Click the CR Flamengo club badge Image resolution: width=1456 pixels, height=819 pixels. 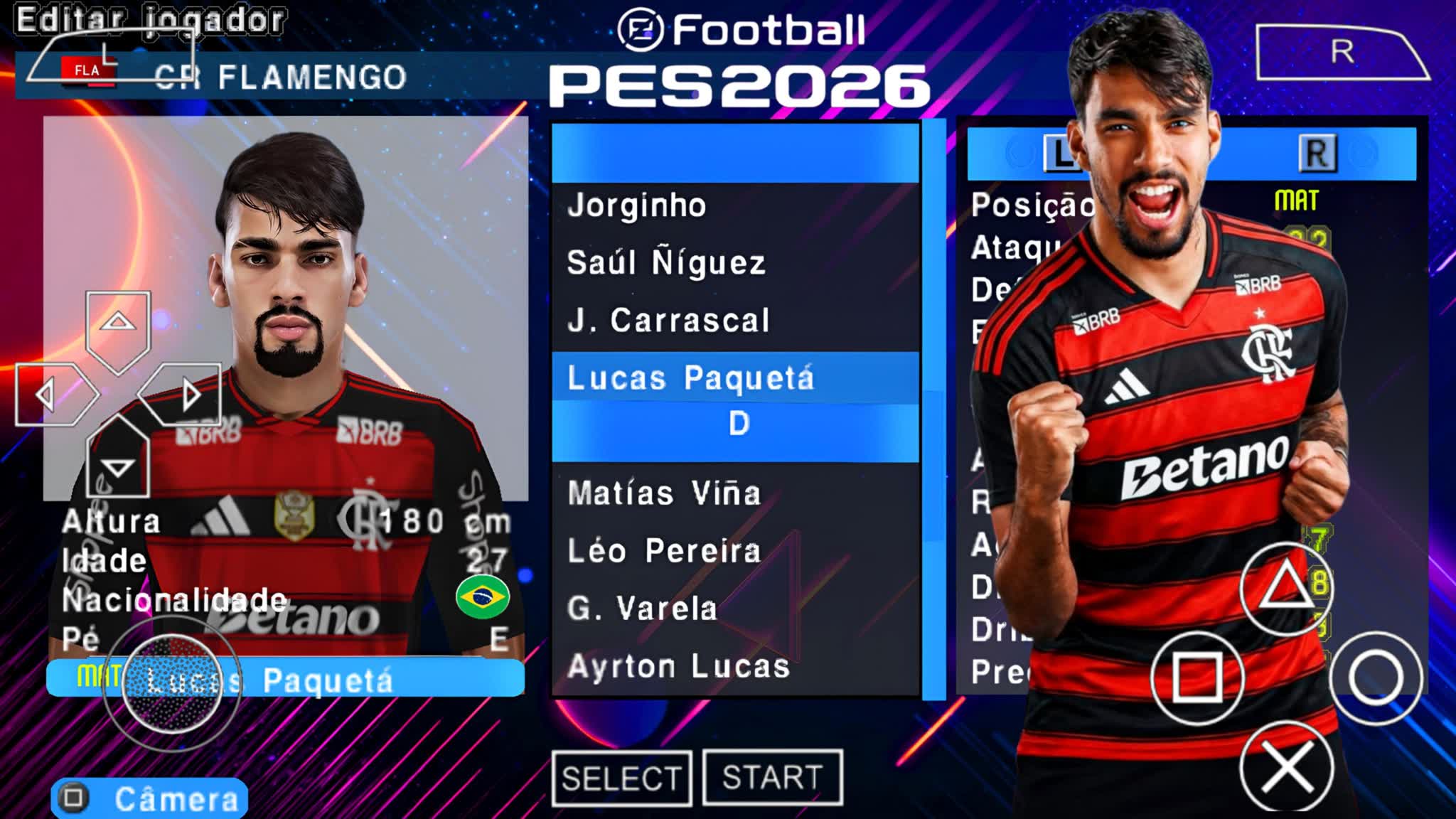(90, 71)
